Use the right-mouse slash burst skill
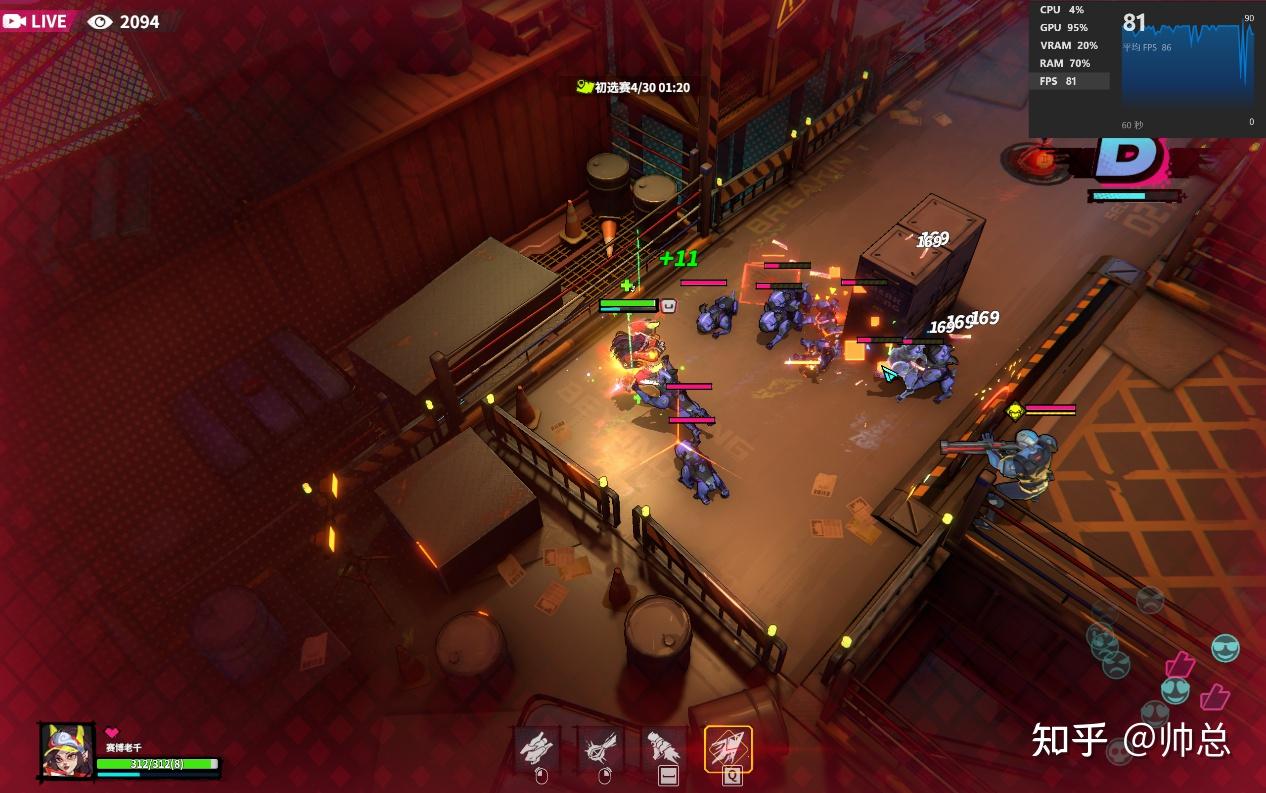This screenshot has width=1266, height=793. click(602, 747)
